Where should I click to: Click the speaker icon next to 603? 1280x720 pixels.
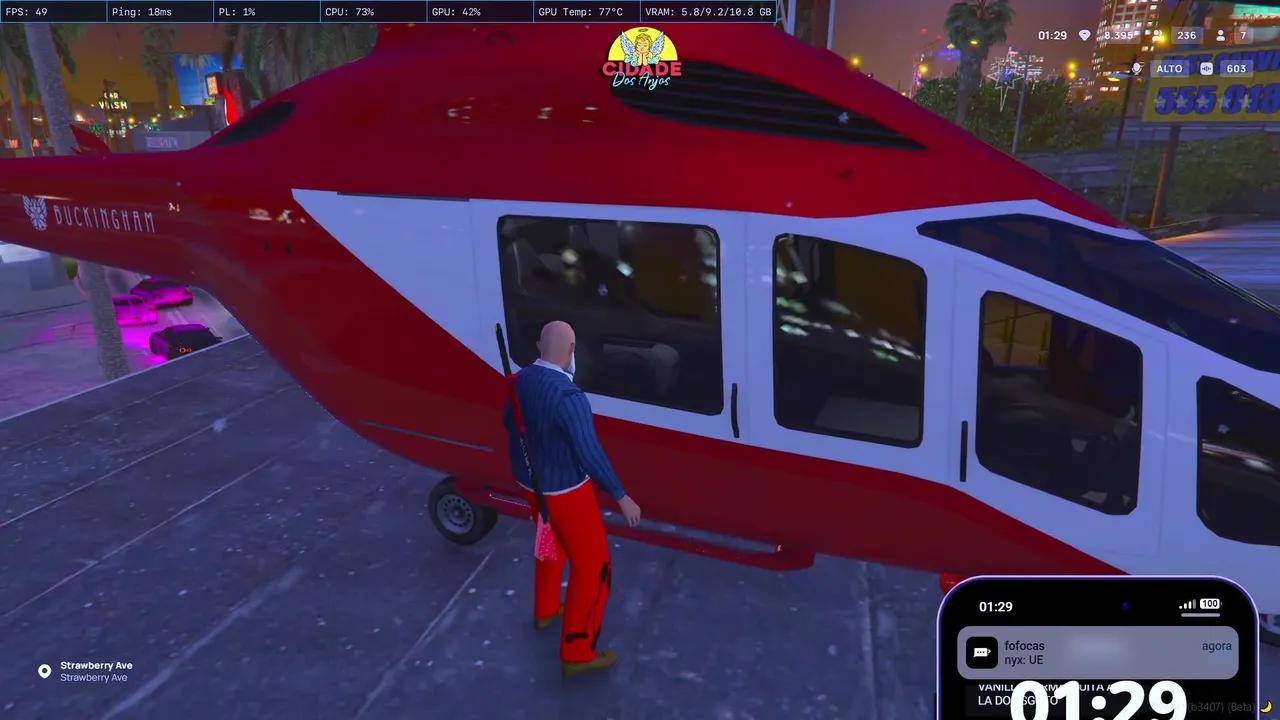pyautogui.click(x=1205, y=67)
